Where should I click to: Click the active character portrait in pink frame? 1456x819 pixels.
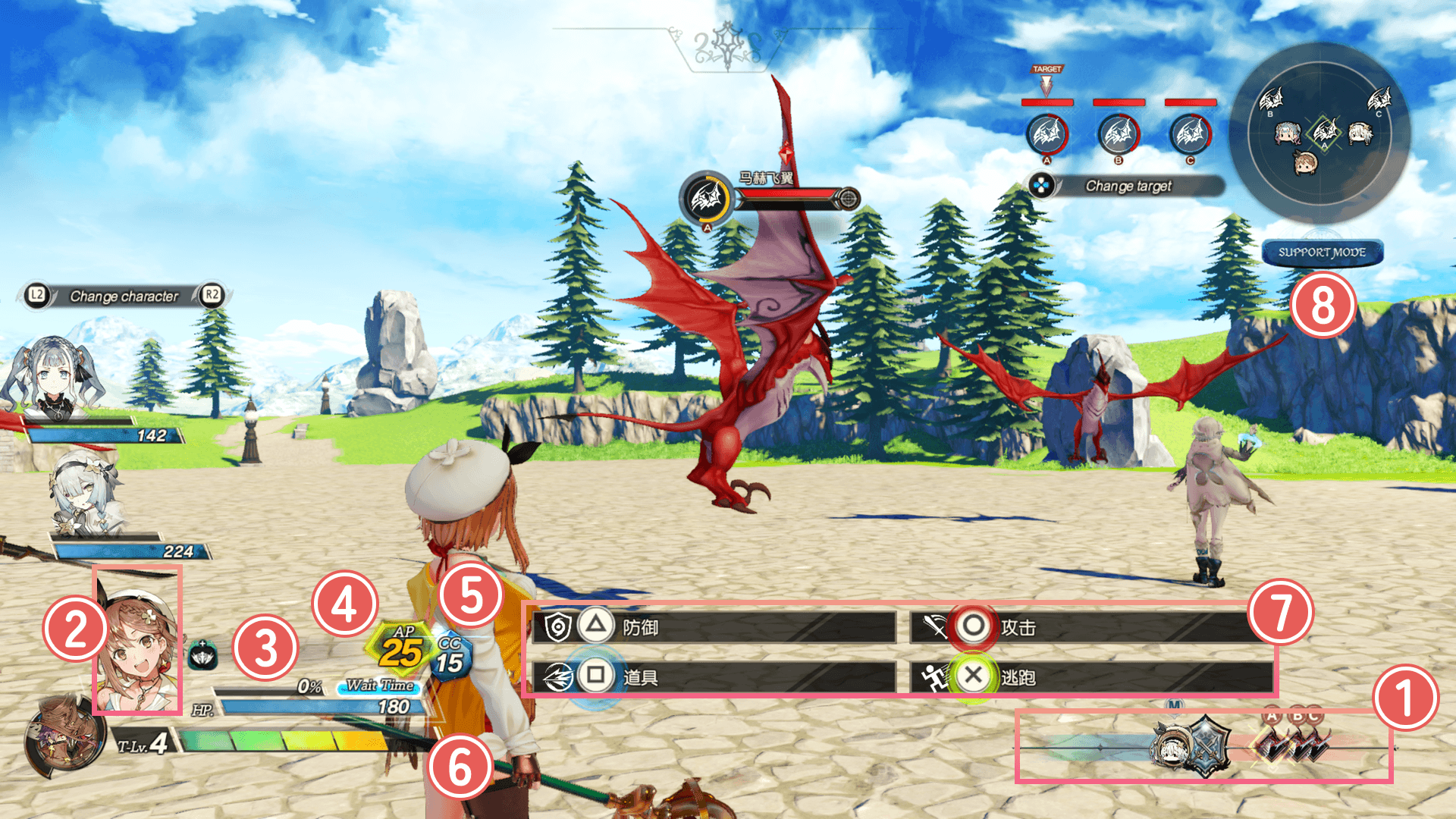137,641
